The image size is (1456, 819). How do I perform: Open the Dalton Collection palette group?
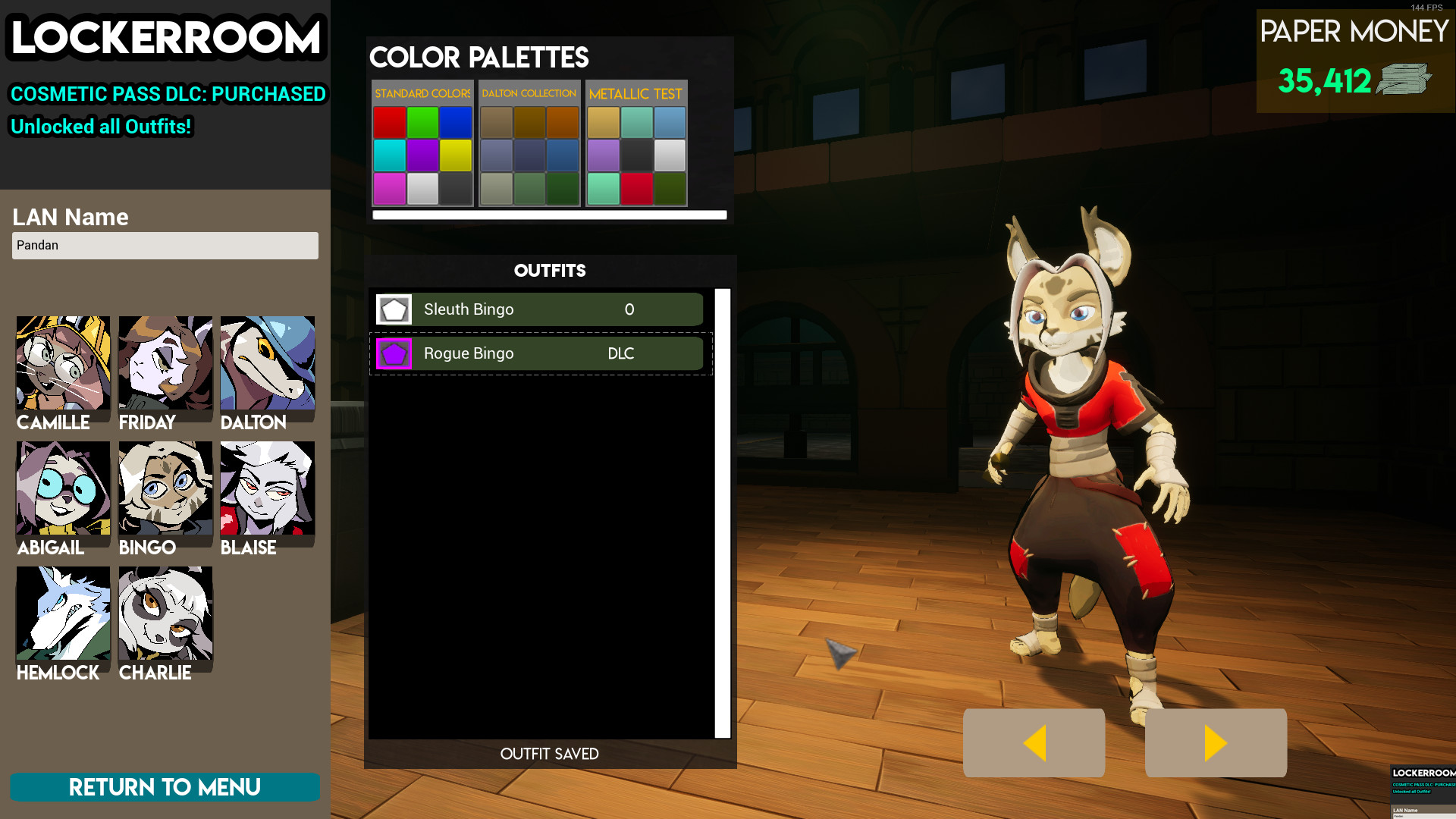[529, 93]
